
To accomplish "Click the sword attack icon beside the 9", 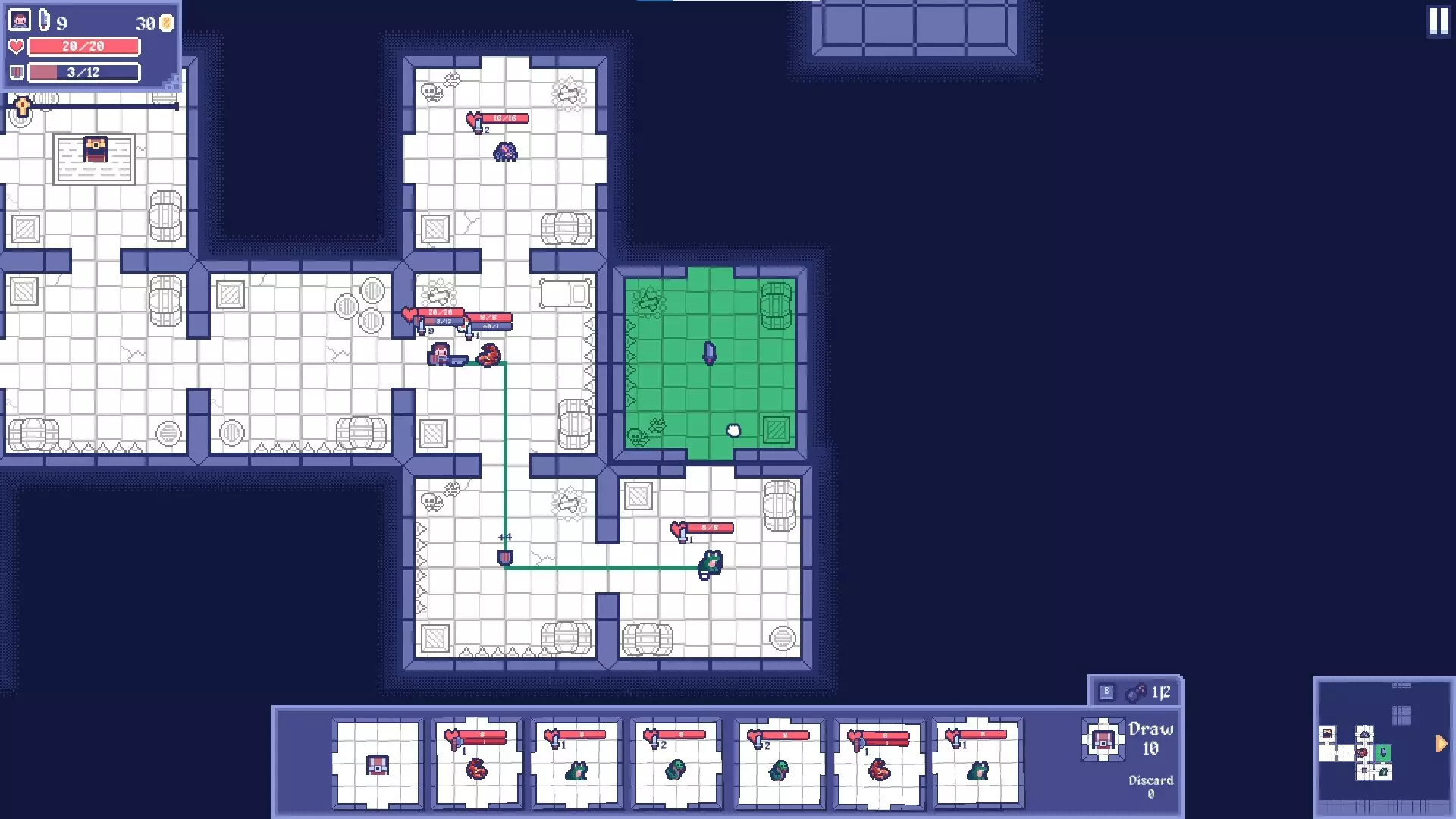I will 43,21.
